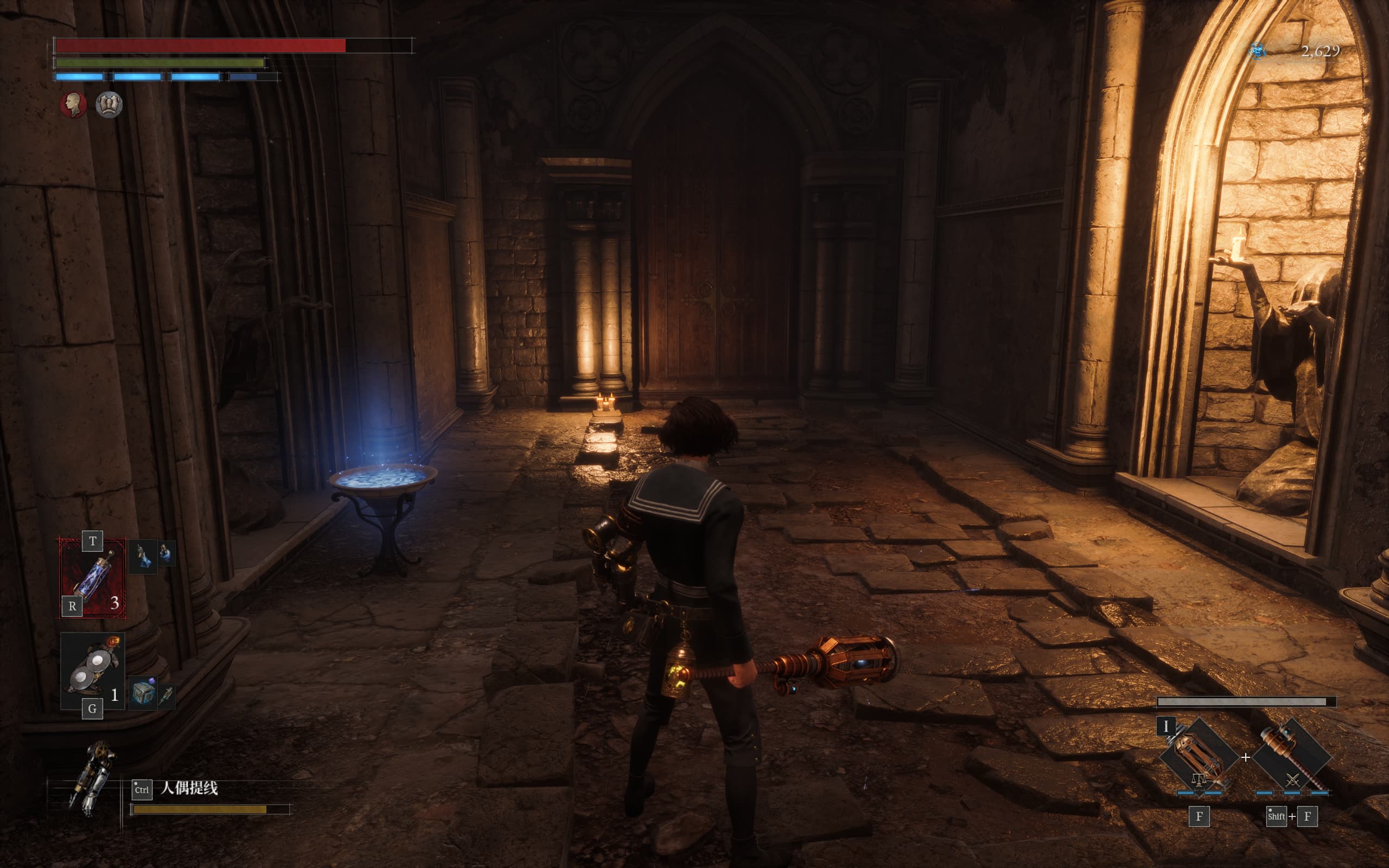Click the grey sad mask status icon
Image resolution: width=1389 pixels, height=868 pixels.
pos(109,105)
